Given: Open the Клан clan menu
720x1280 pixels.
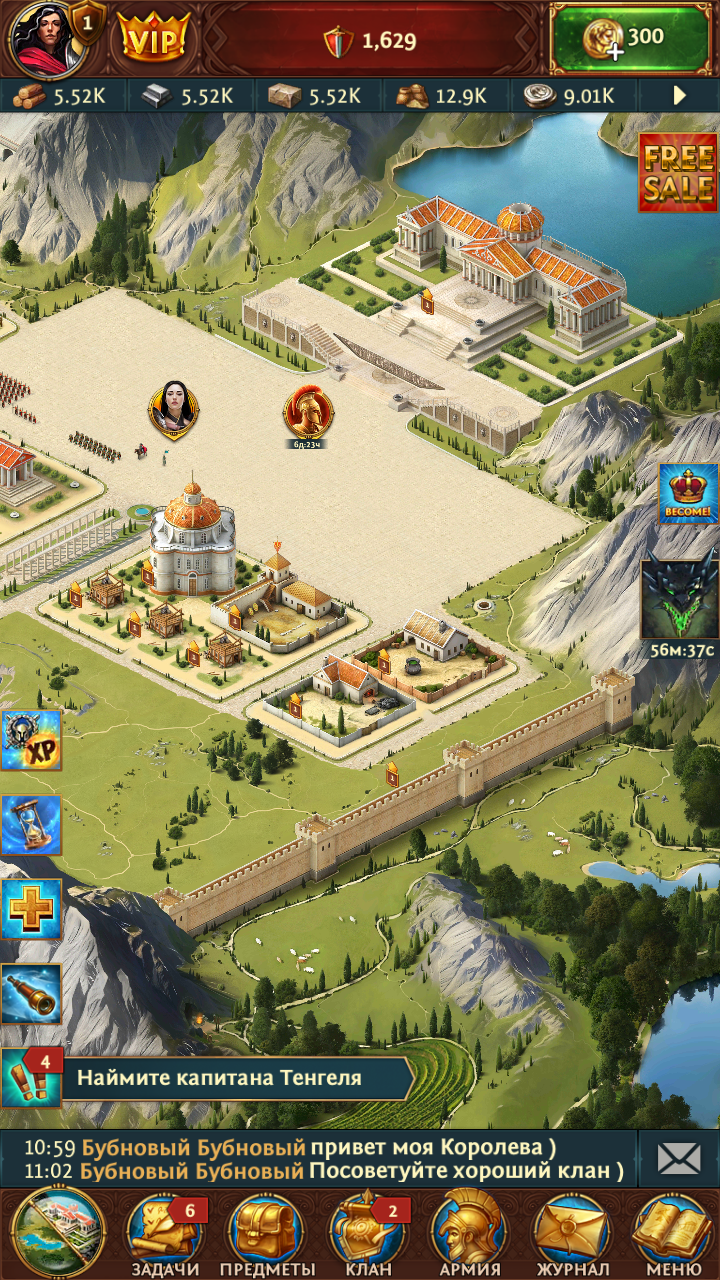Looking at the screenshot, I should tap(367, 1234).
